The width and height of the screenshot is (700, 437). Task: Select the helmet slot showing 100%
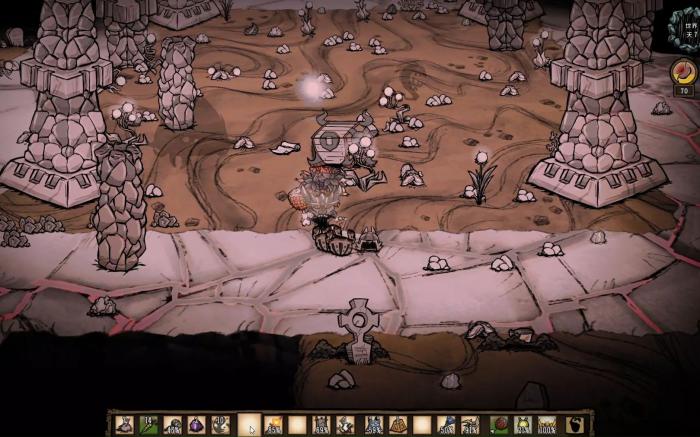pyautogui.click(x=548, y=424)
